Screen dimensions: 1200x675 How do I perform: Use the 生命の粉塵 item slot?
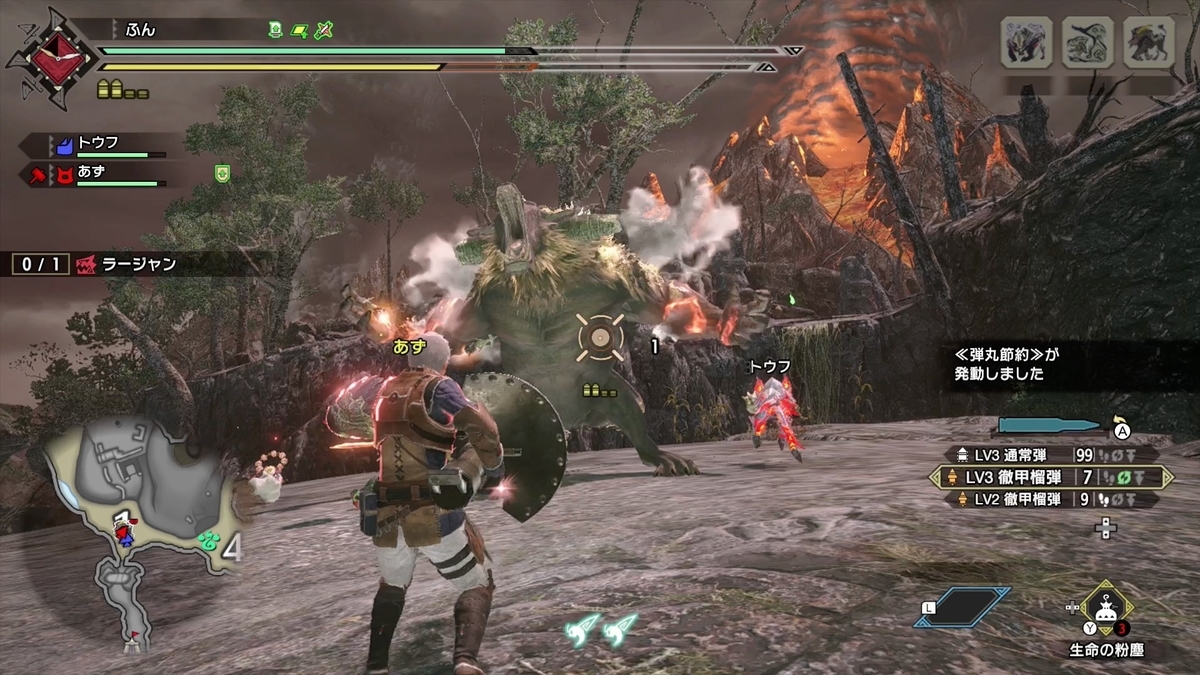(x=1105, y=607)
